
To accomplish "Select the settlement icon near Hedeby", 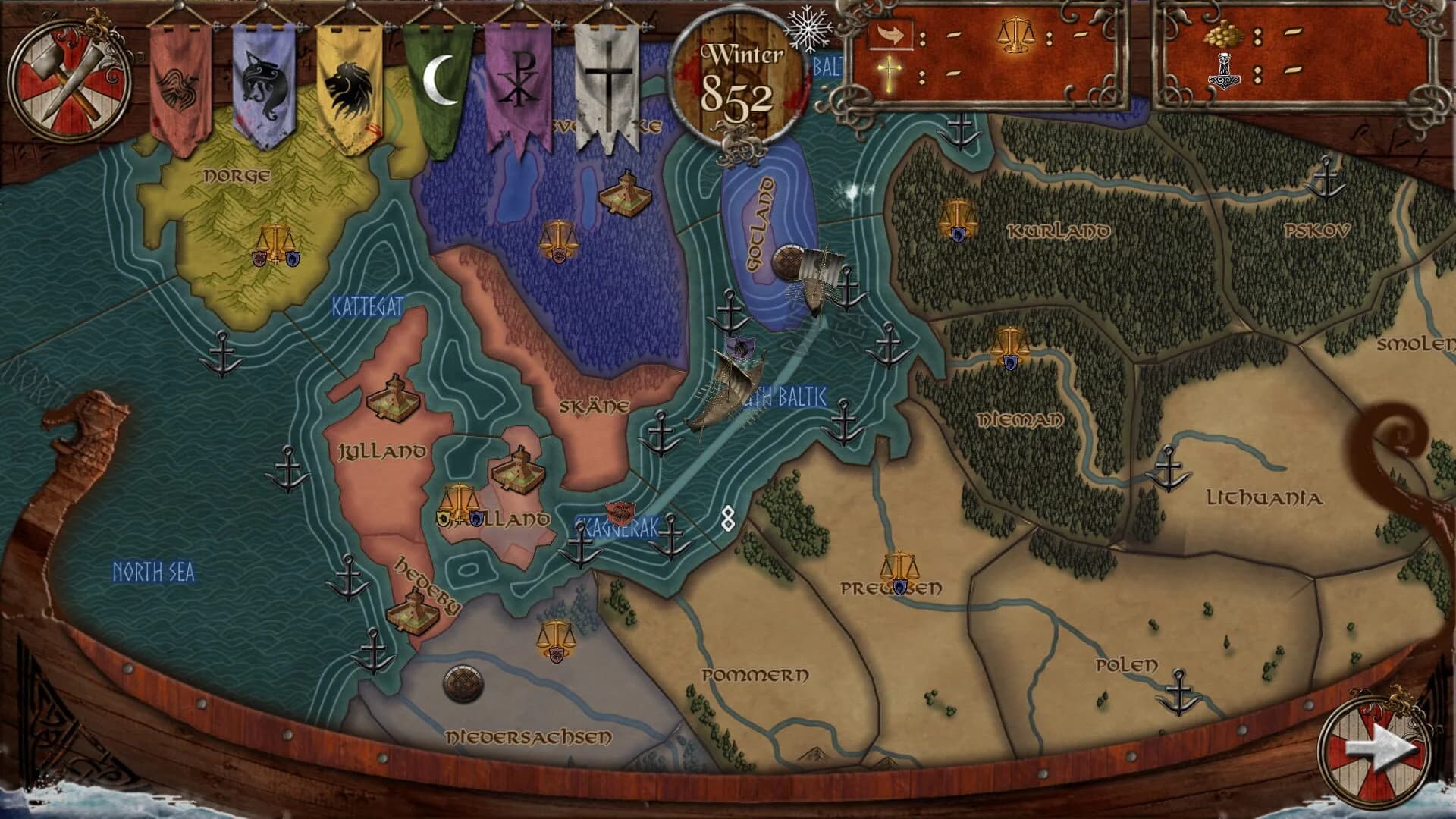I will click(x=413, y=613).
